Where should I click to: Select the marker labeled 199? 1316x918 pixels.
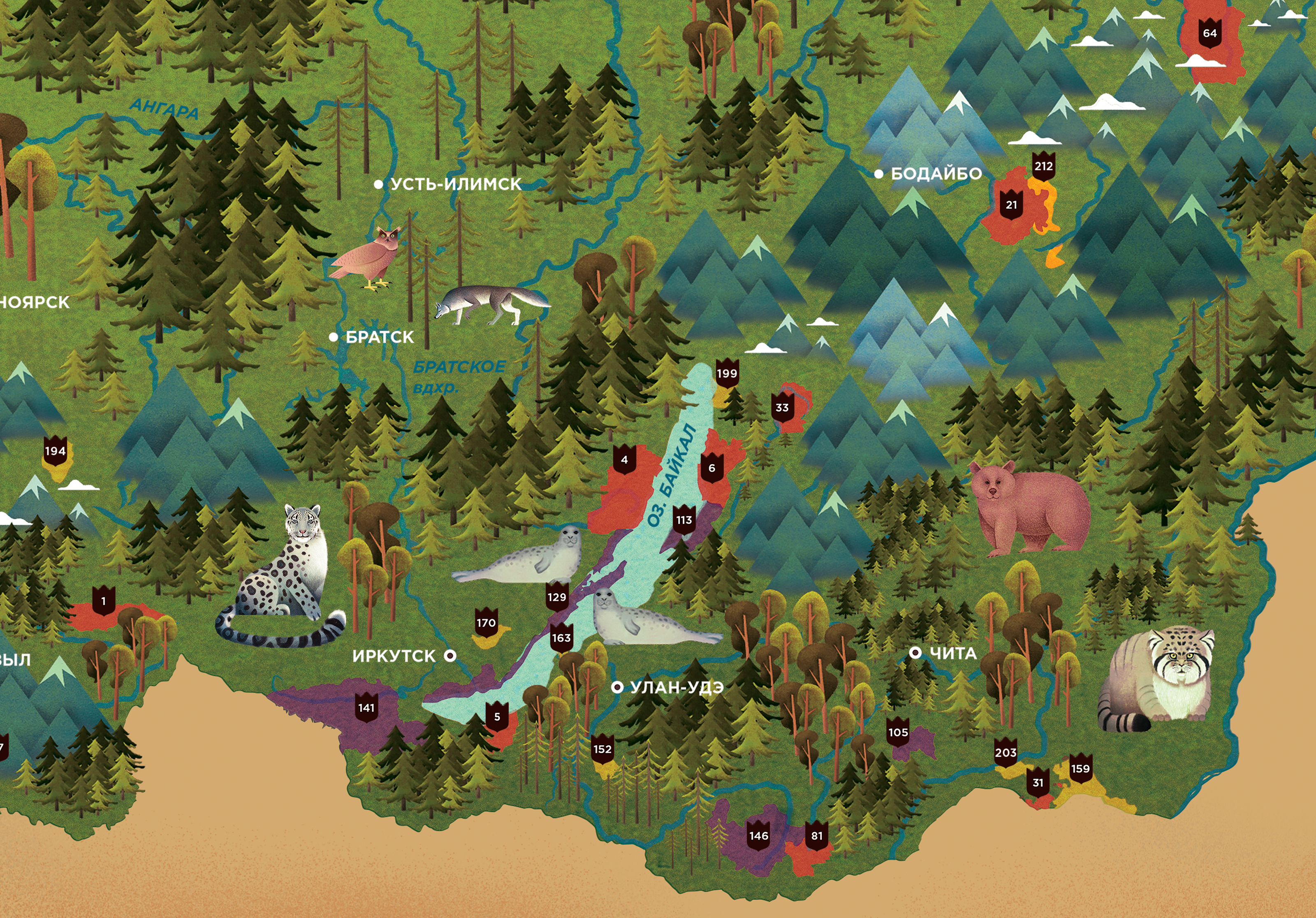(727, 374)
